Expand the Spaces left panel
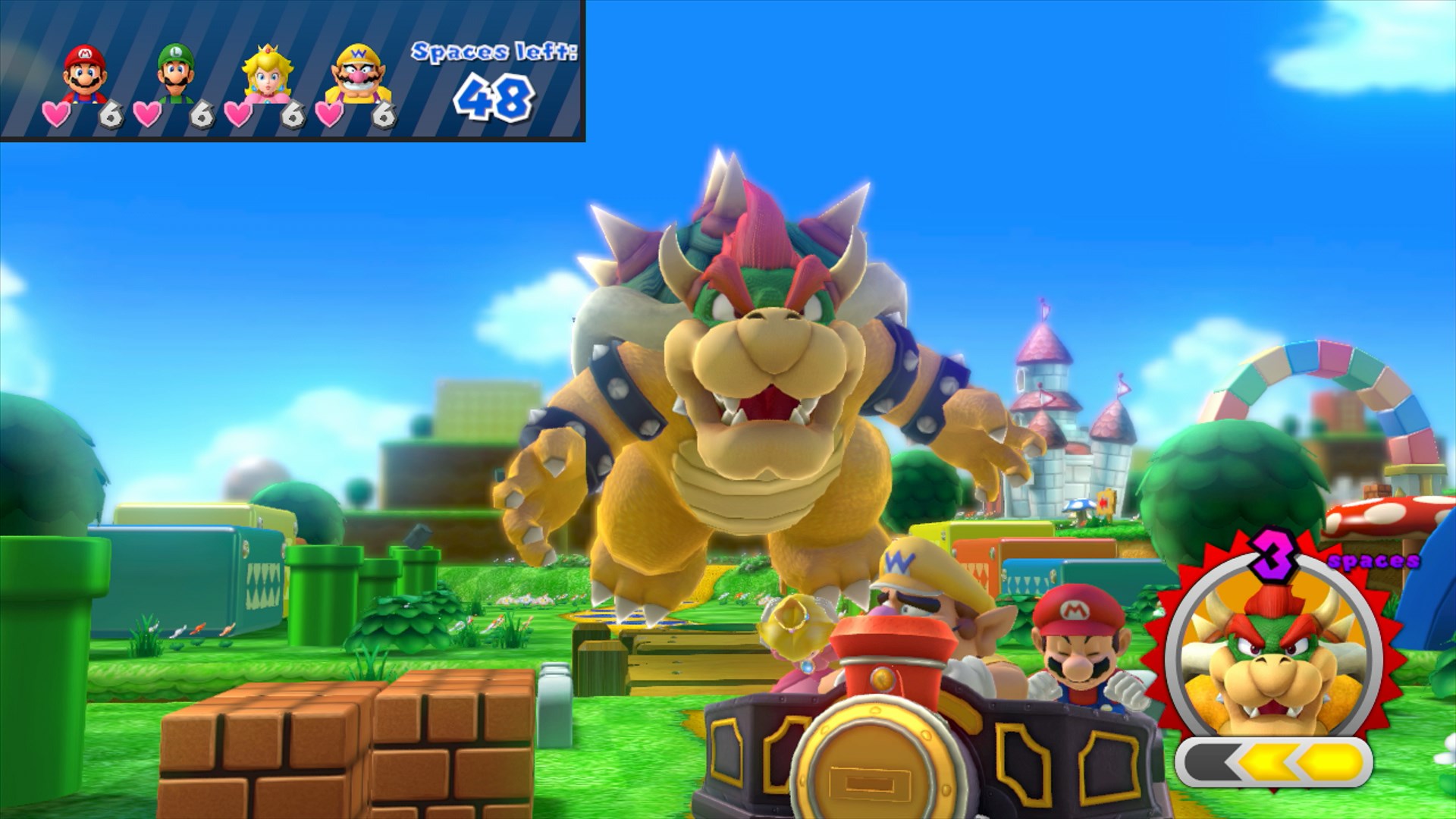This screenshot has height=819, width=1456. coord(494,76)
